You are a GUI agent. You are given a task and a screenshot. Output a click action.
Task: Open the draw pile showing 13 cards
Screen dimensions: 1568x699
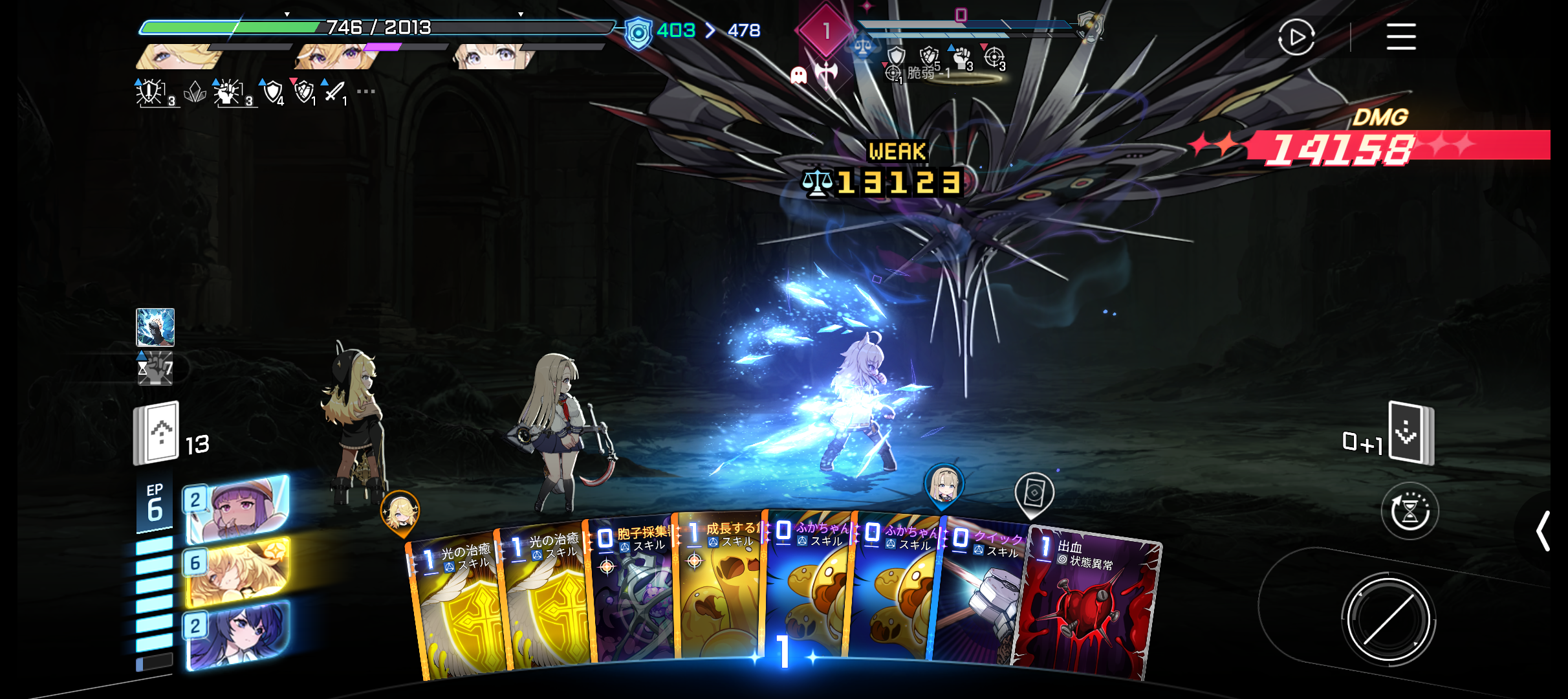tap(157, 434)
